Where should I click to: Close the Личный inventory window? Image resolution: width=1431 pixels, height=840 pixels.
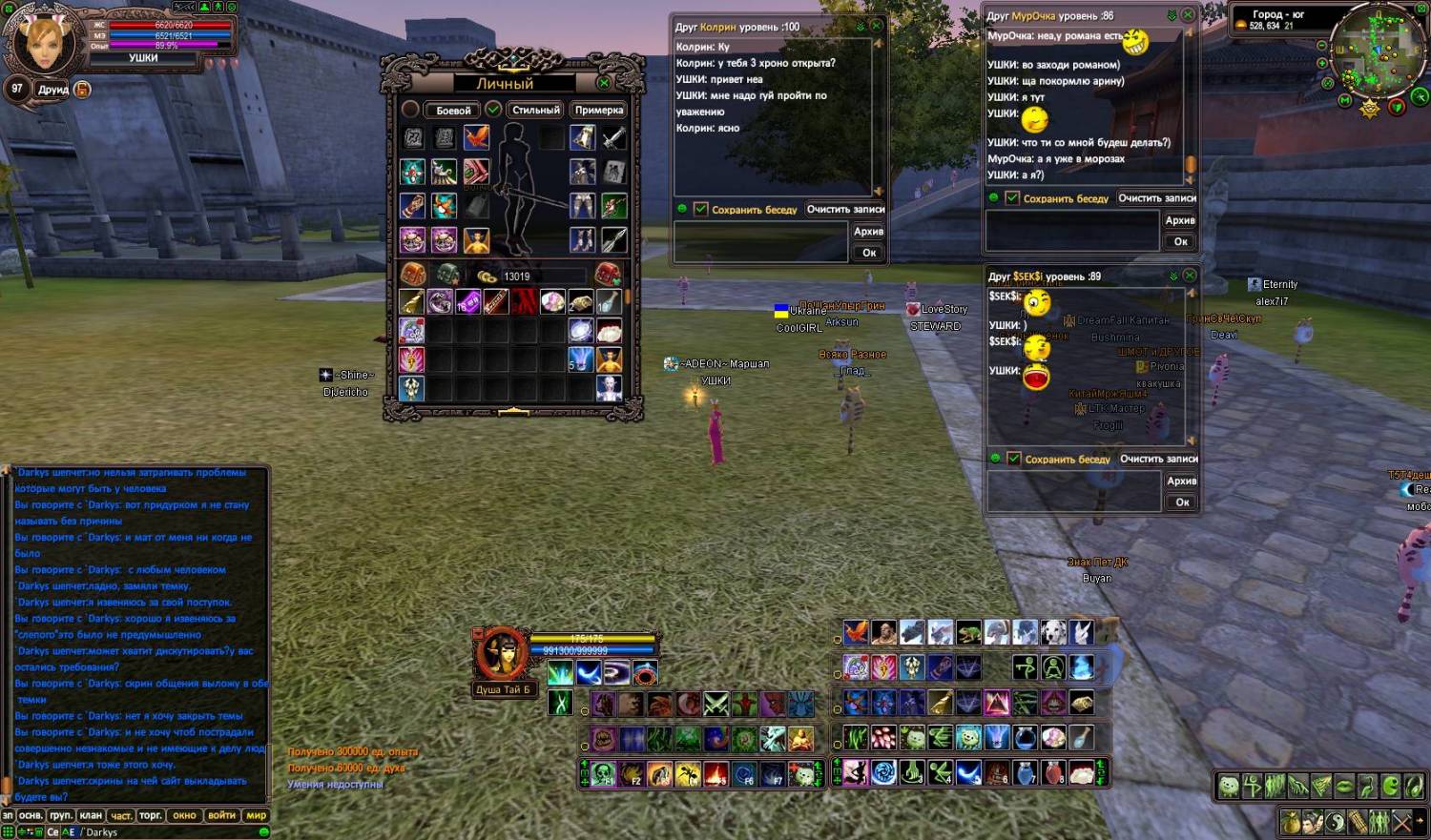point(603,83)
